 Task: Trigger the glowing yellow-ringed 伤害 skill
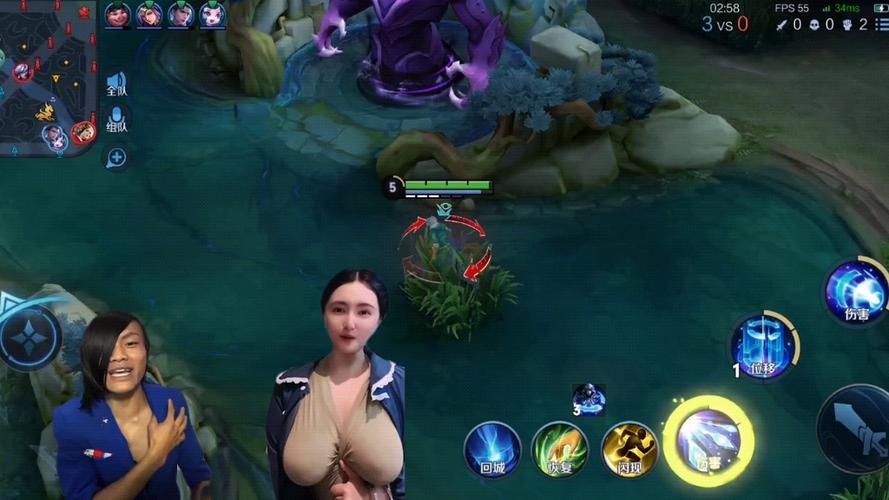709,441
